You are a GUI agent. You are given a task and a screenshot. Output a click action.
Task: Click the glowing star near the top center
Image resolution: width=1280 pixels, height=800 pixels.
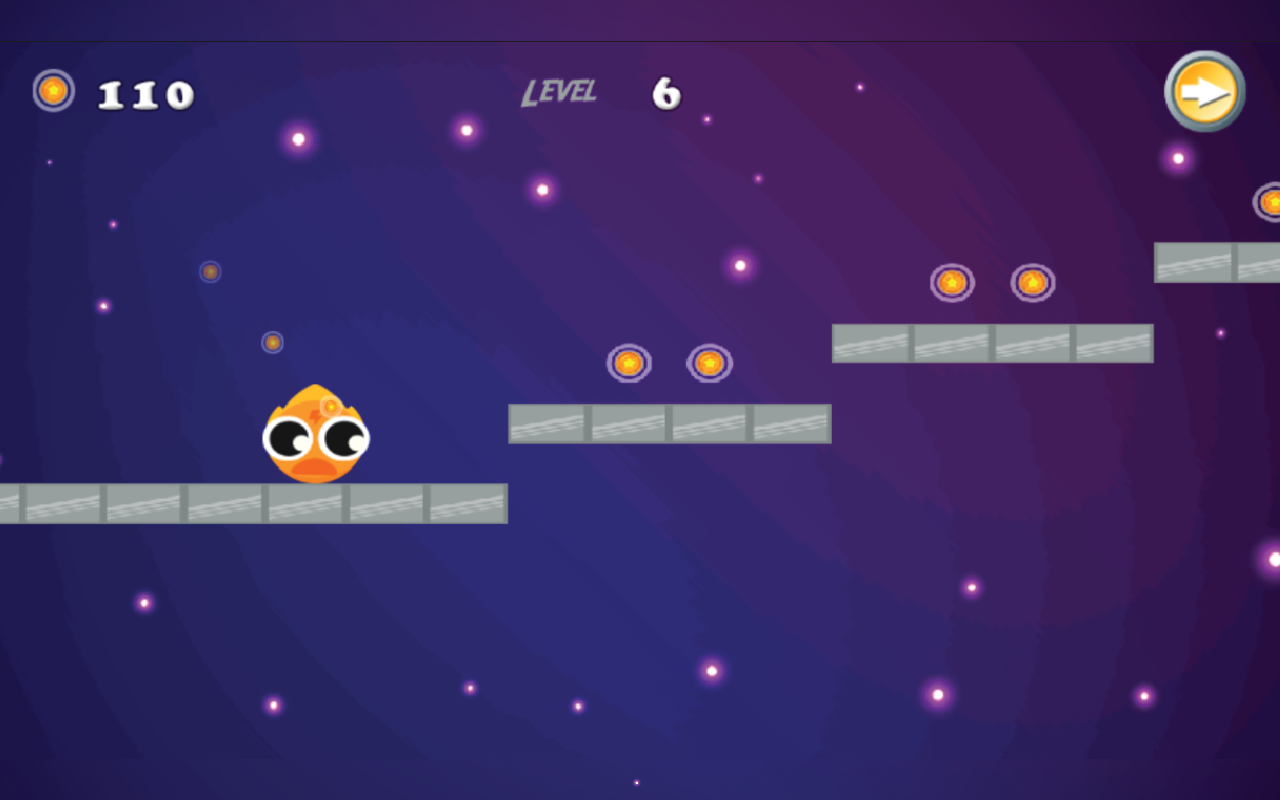pyautogui.click(x=540, y=190)
